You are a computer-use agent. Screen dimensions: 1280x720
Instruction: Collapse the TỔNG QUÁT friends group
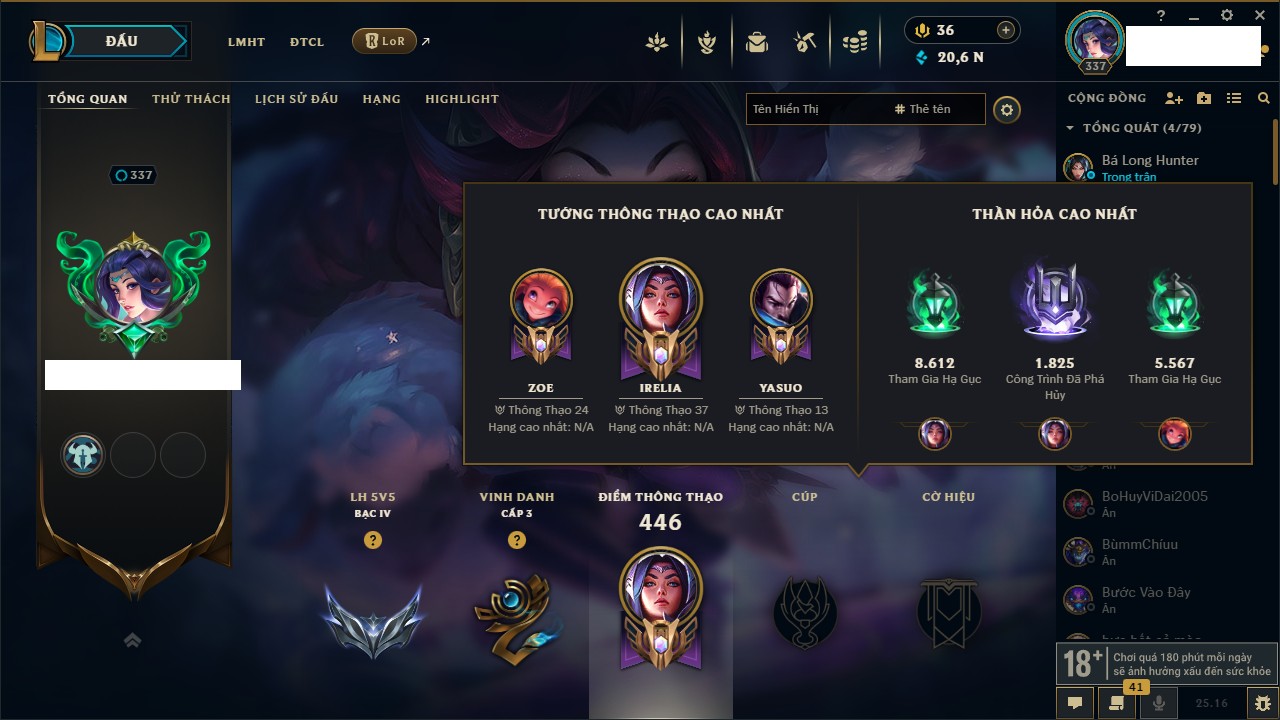pyautogui.click(x=1070, y=128)
